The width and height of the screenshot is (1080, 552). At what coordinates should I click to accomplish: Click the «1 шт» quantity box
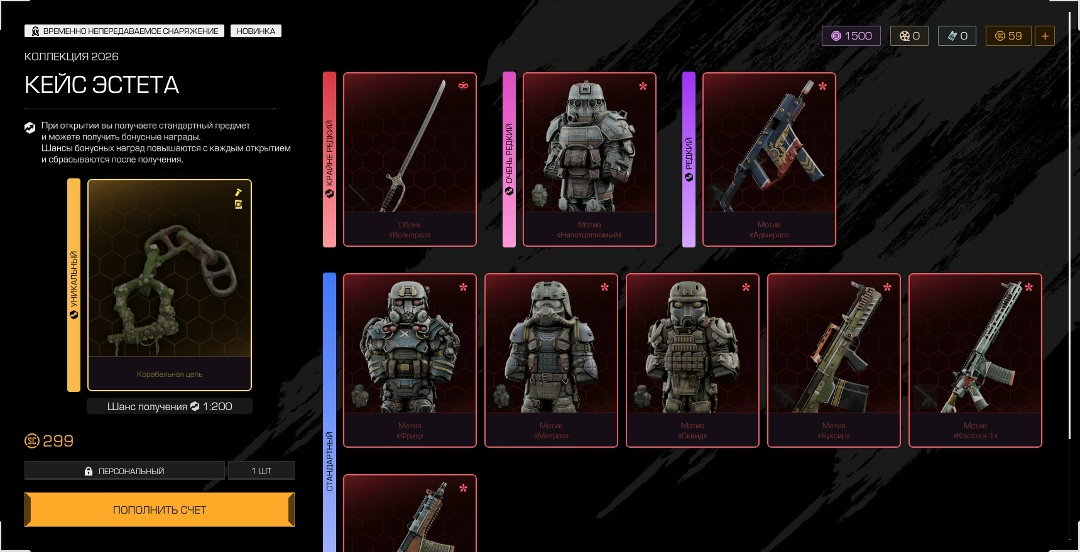(x=261, y=471)
